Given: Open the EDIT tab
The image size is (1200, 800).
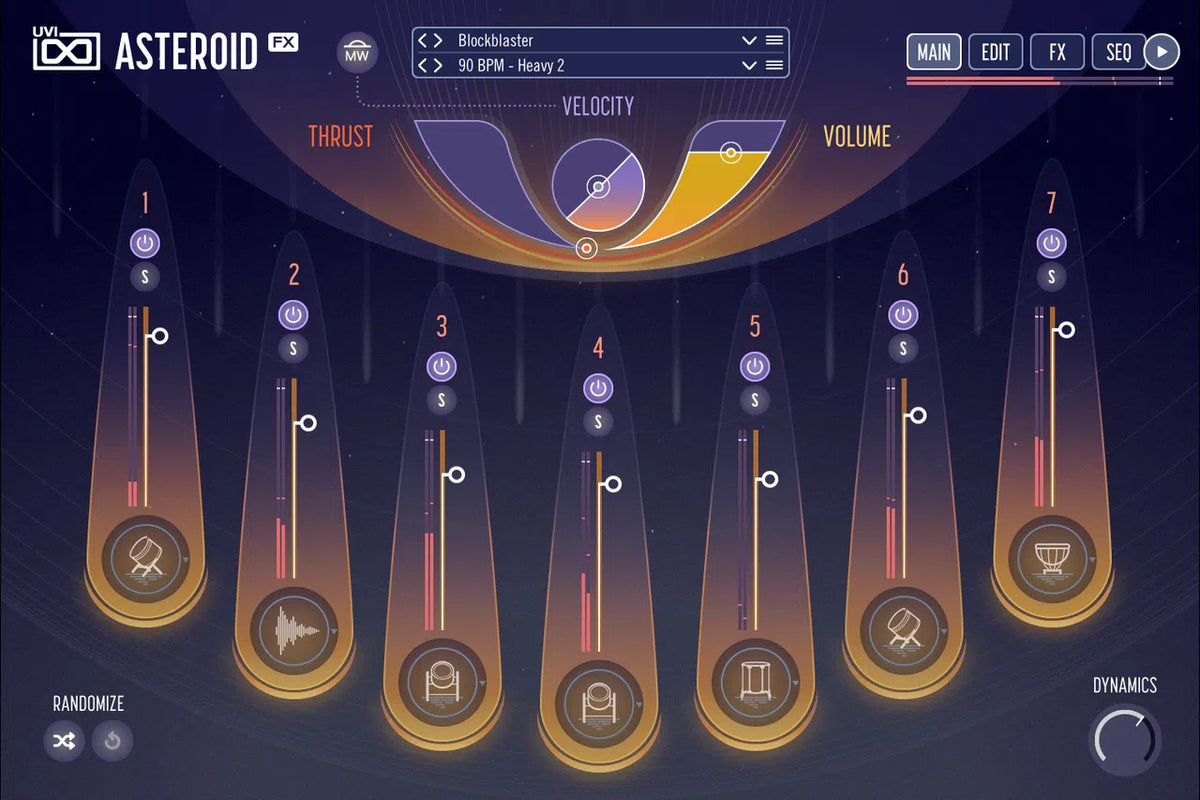Looking at the screenshot, I should point(995,52).
